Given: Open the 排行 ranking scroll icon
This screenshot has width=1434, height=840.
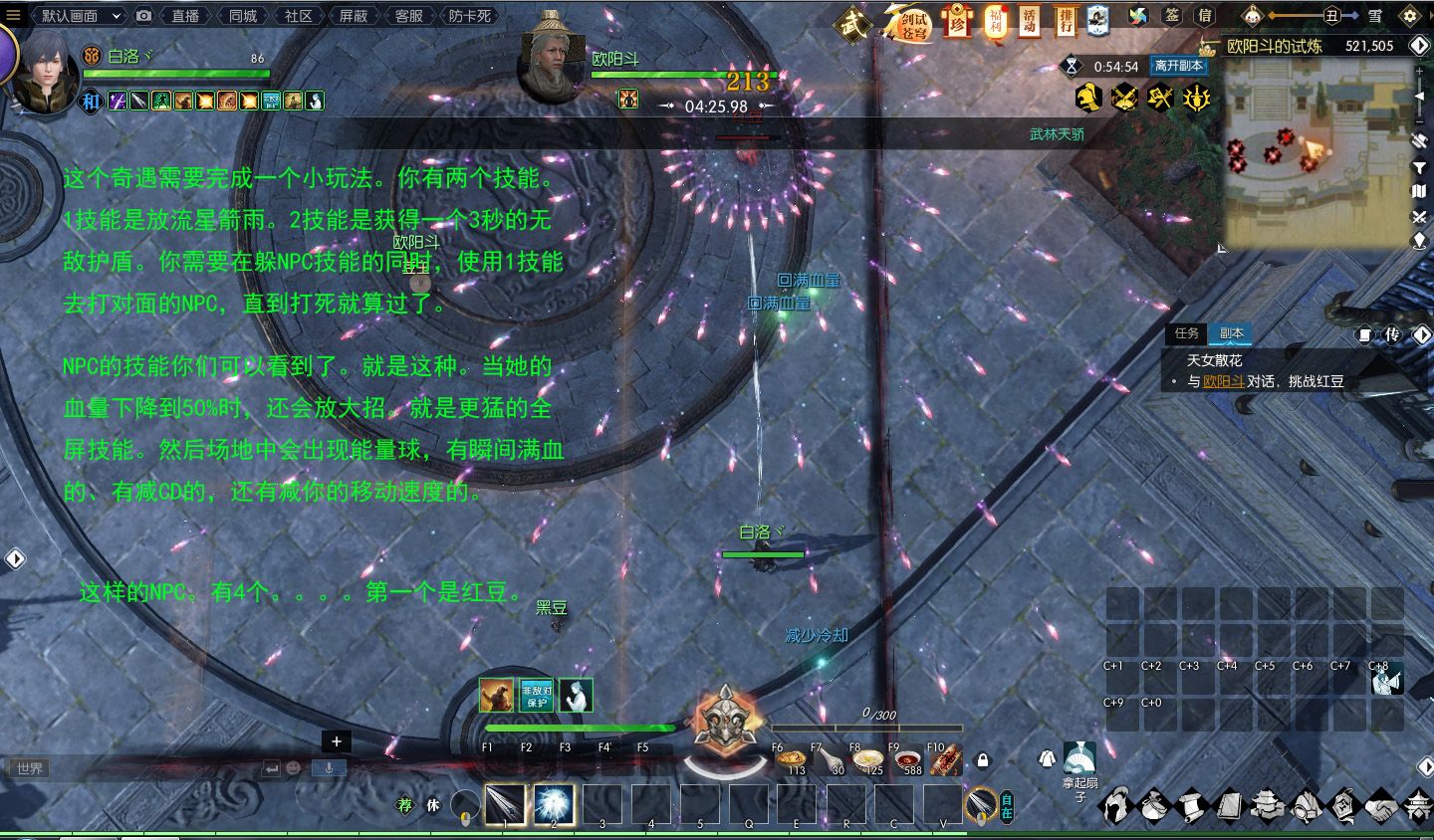Looking at the screenshot, I should coord(1065,20).
